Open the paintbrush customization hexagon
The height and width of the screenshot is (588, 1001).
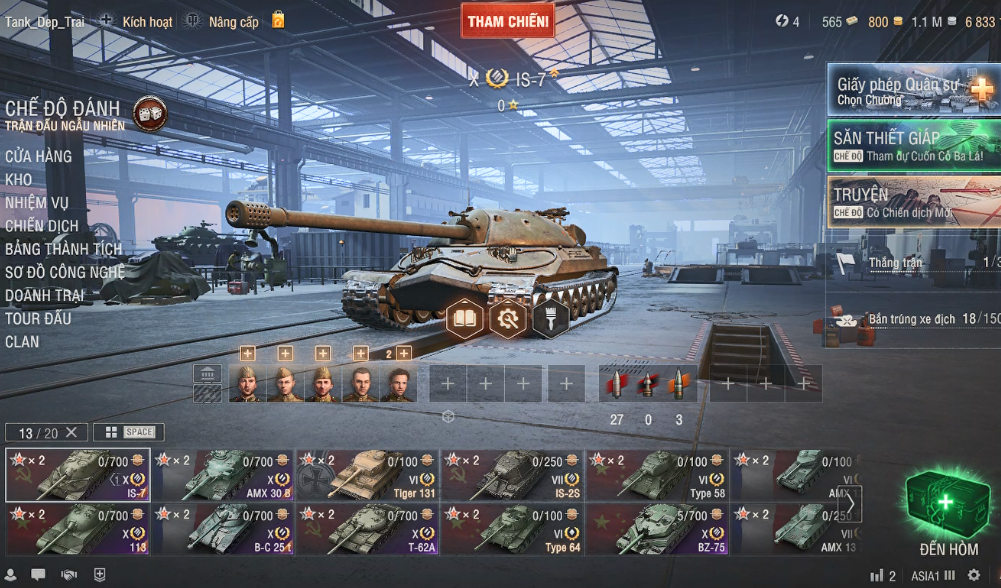click(x=550, y=319)
